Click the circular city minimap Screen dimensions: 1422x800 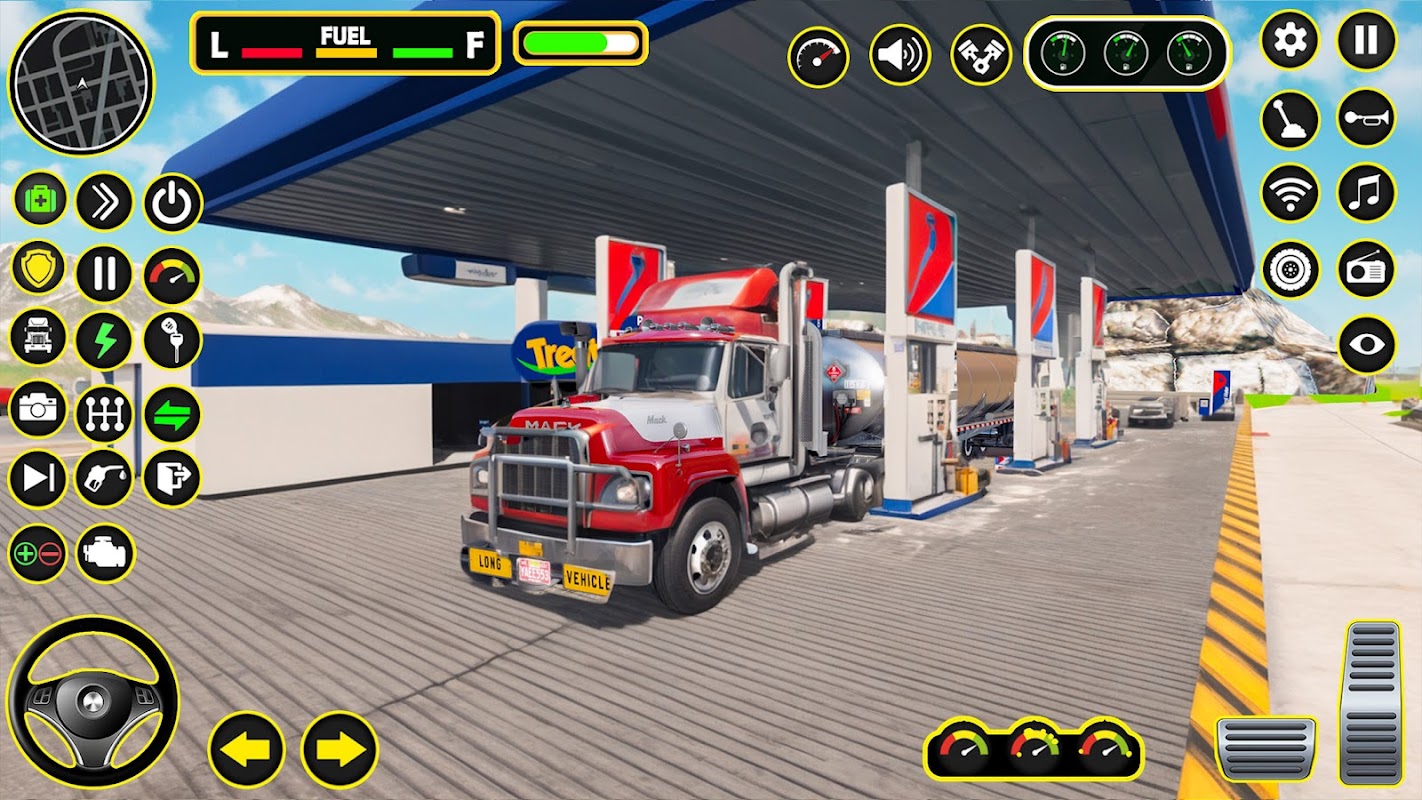81,82
